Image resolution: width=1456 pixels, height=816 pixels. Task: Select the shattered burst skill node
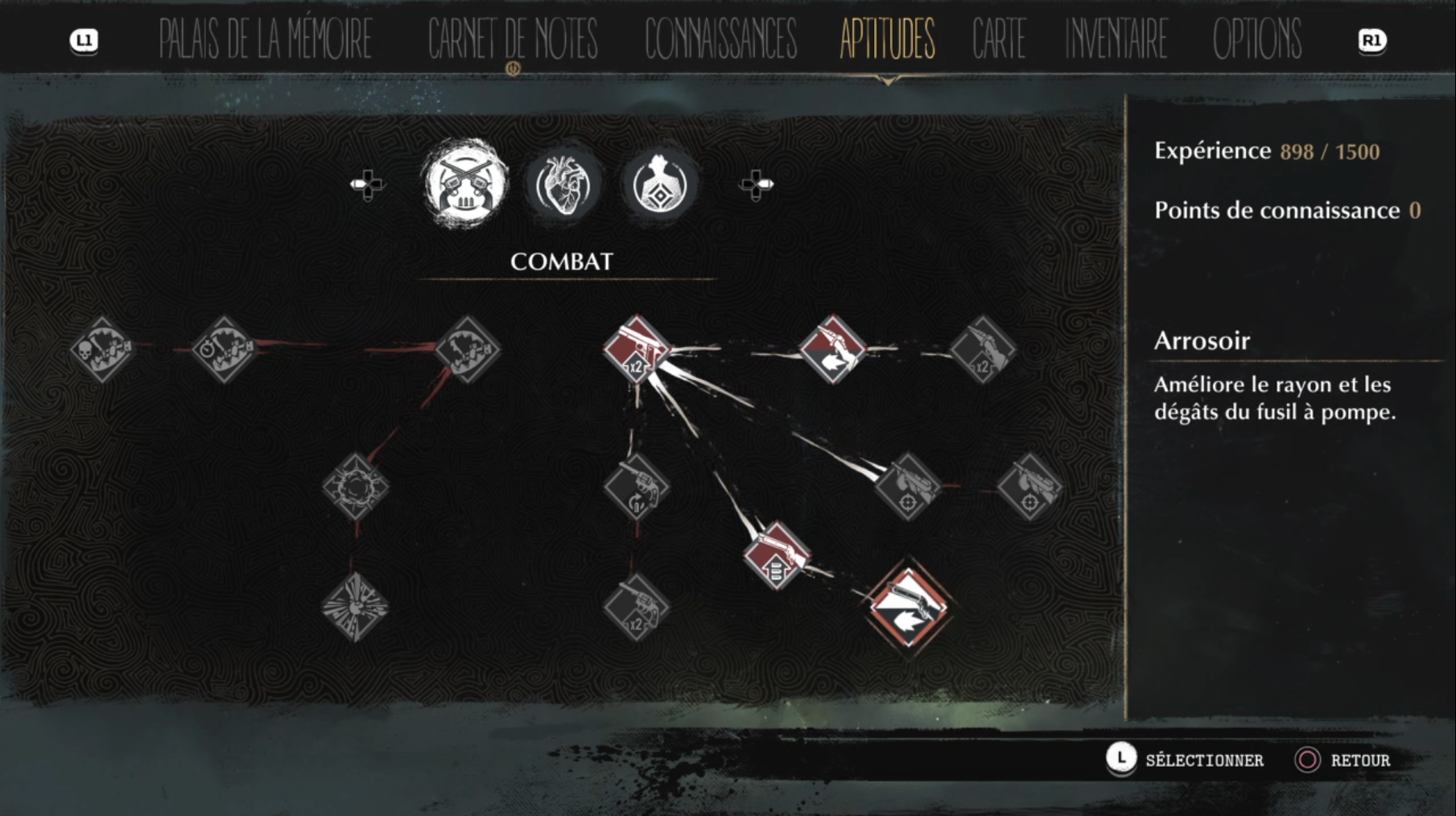click(x=355, y=608)
